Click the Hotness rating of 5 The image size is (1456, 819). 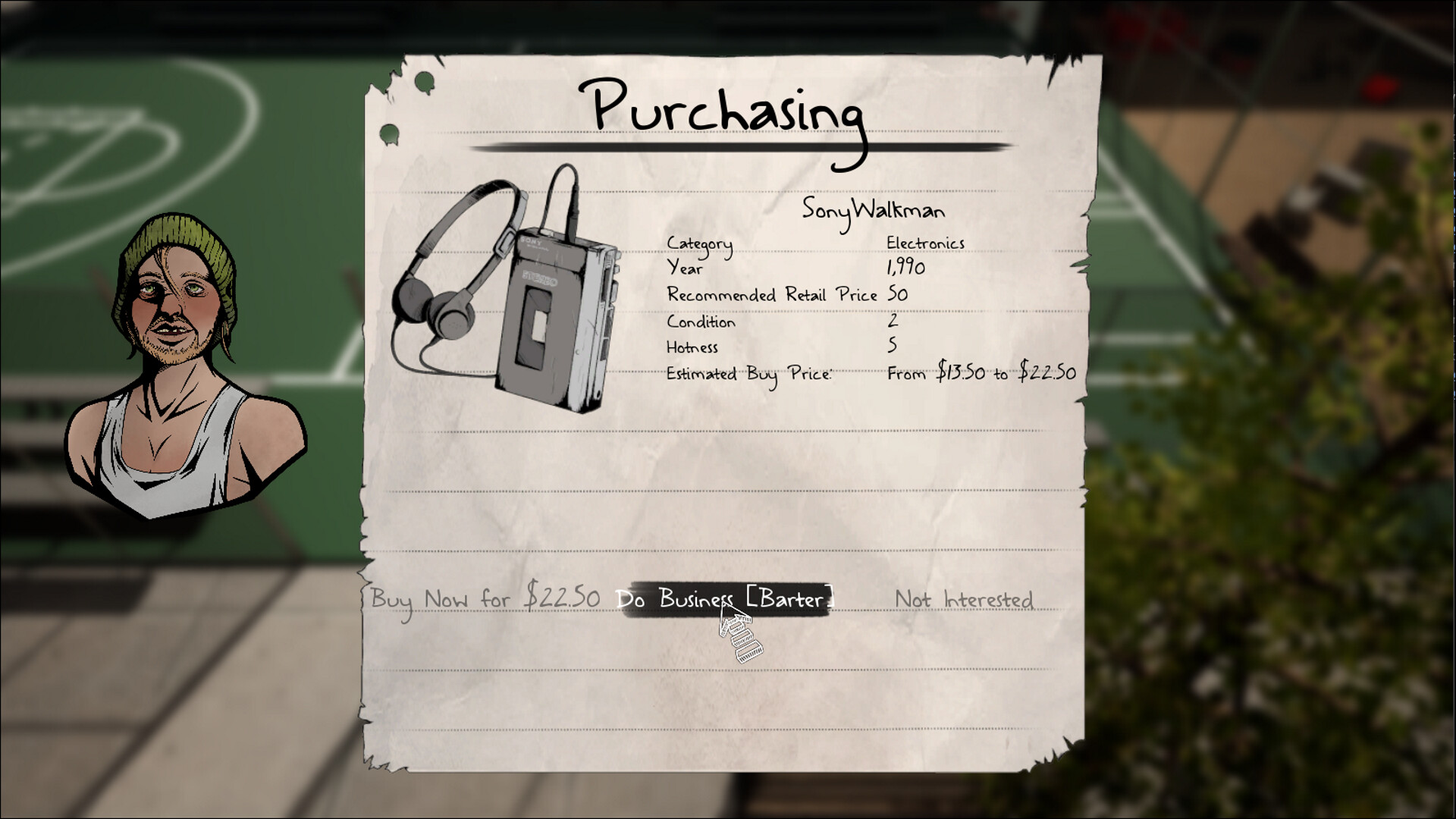pos(893,347)
